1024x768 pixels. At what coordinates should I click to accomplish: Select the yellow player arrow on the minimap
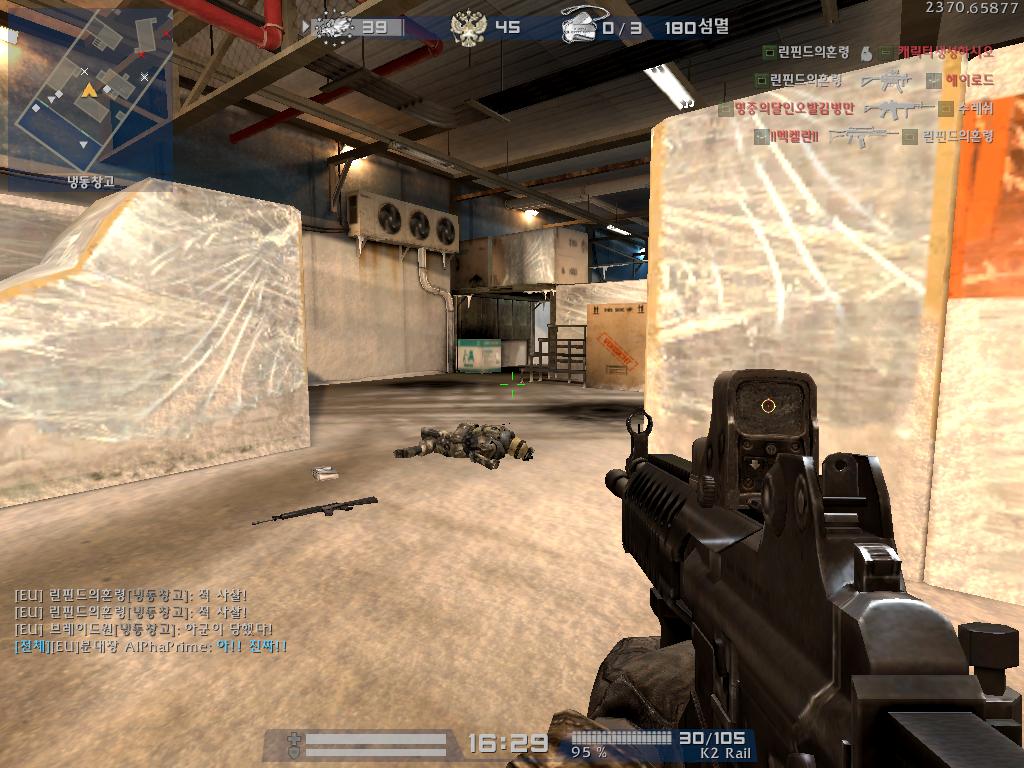click(x=89, y=90)
